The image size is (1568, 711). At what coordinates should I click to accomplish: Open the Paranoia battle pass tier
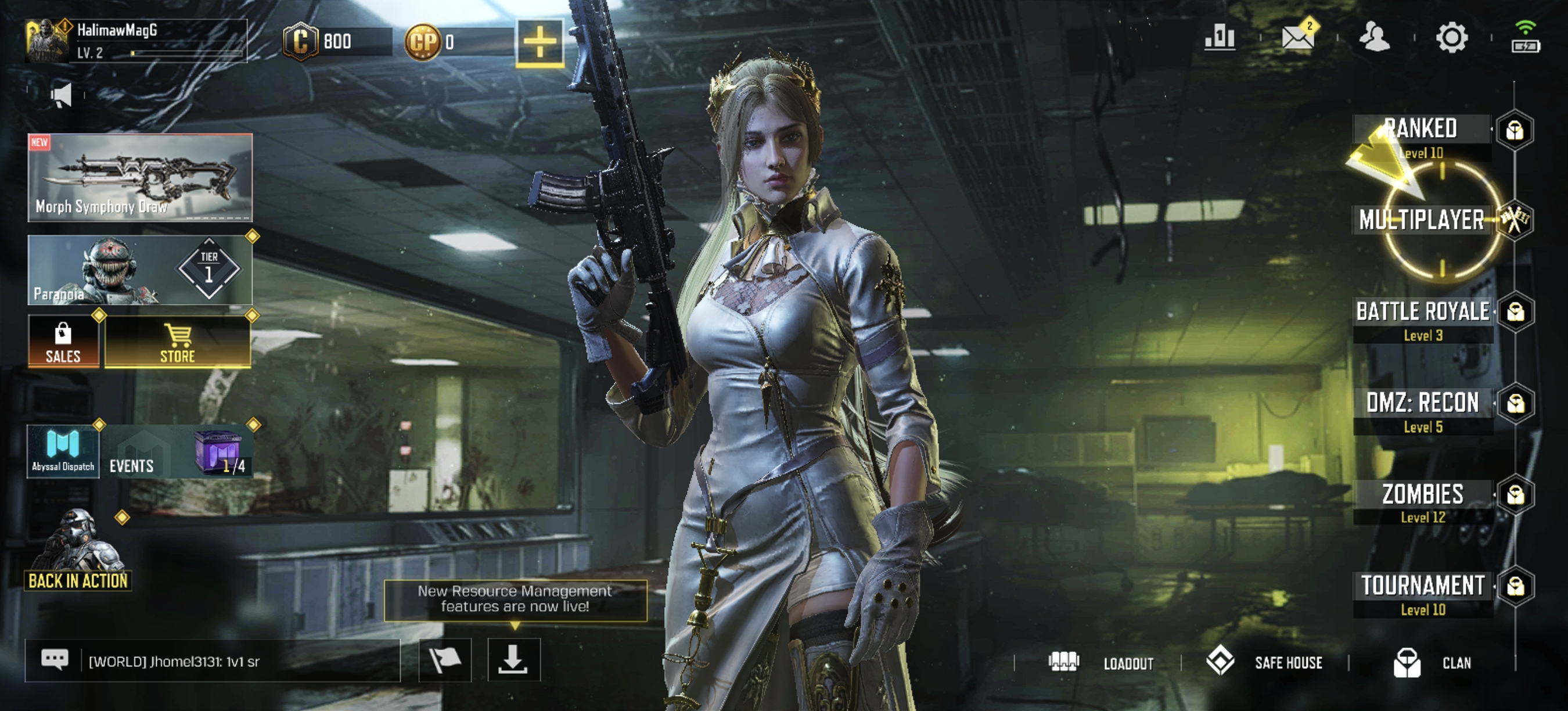[140, 270]
